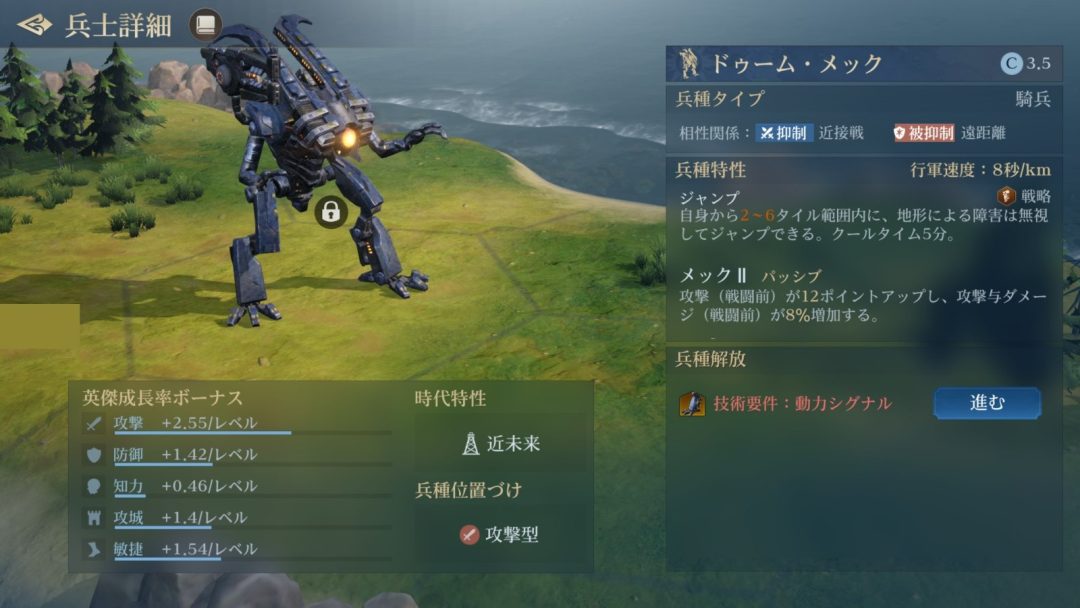The height and width of the screenshot is (608, 1080).
Task: Open the 動力シグナル technology requirement
Action: point(801,404)
